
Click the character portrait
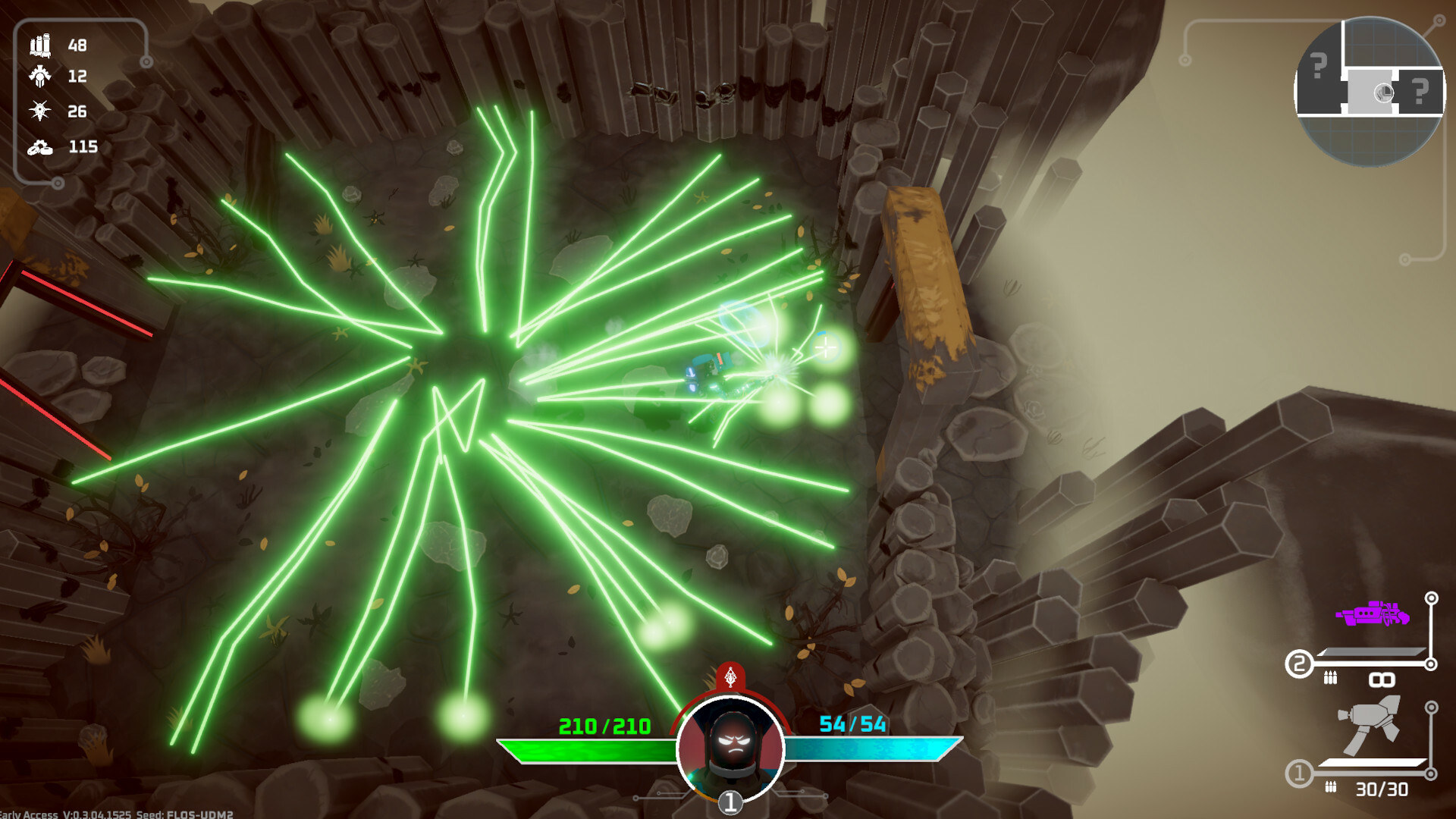point(730,746)
